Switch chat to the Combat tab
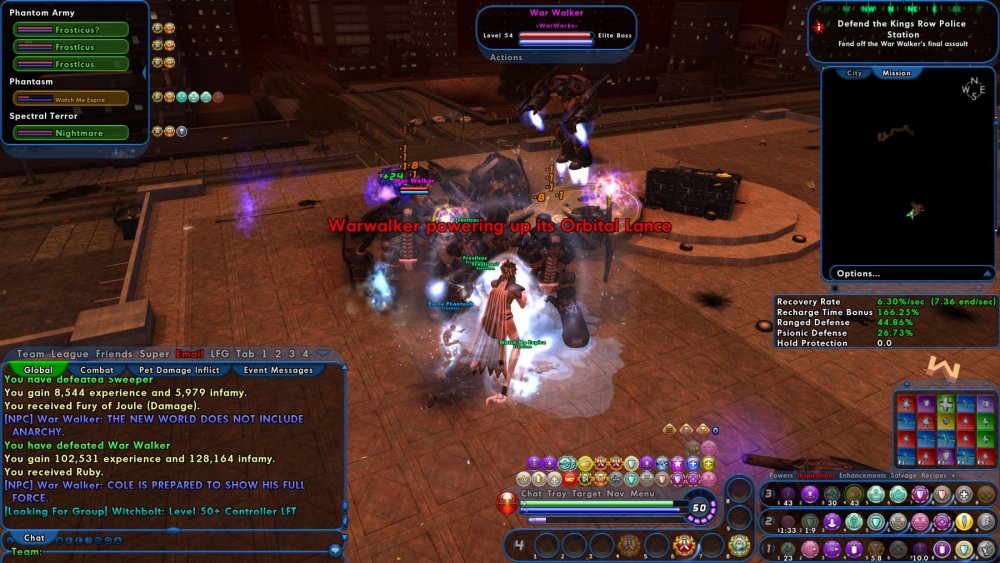 pos(97,370)
